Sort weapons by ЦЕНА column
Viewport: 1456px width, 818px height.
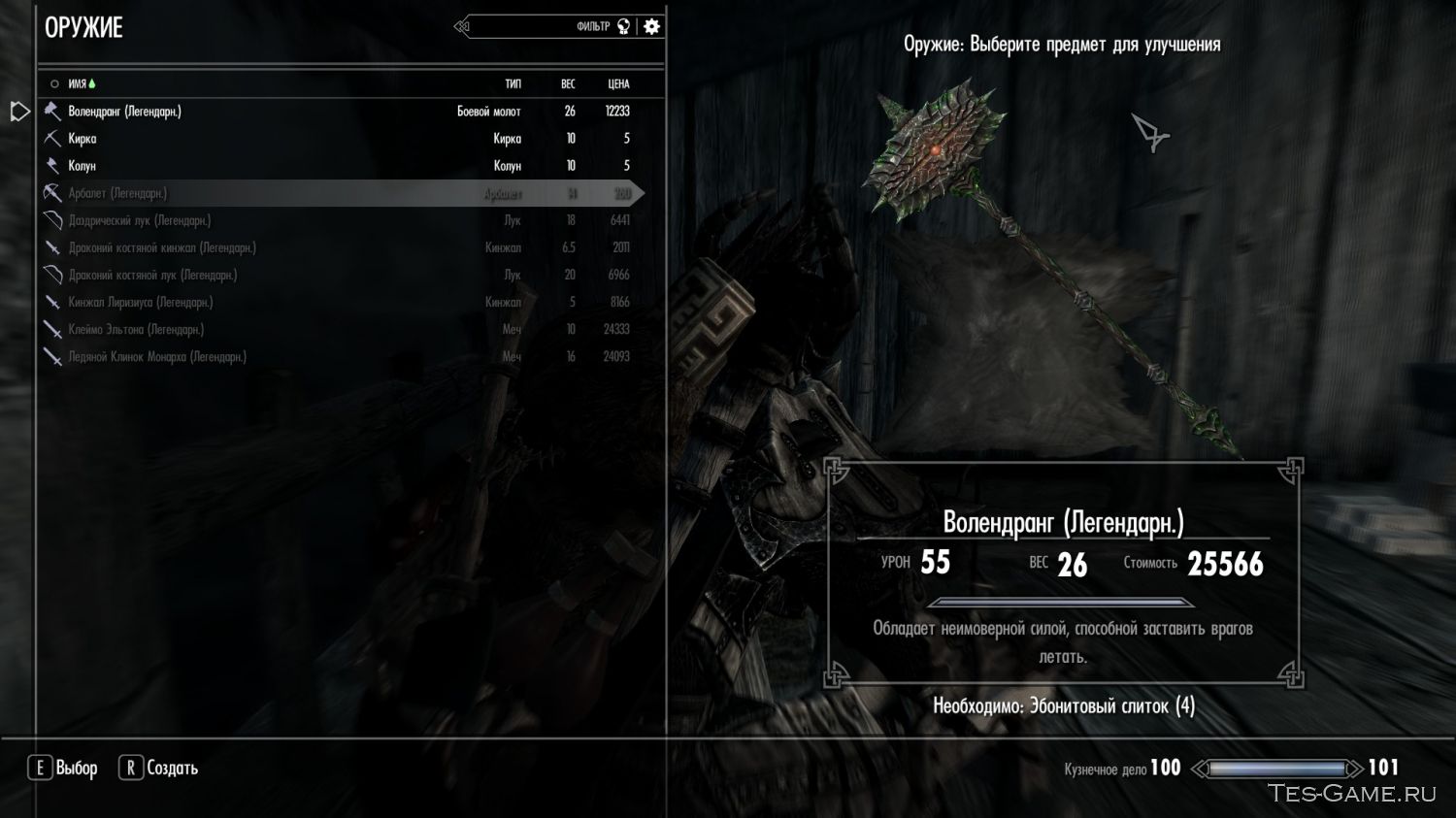(618, 84)
